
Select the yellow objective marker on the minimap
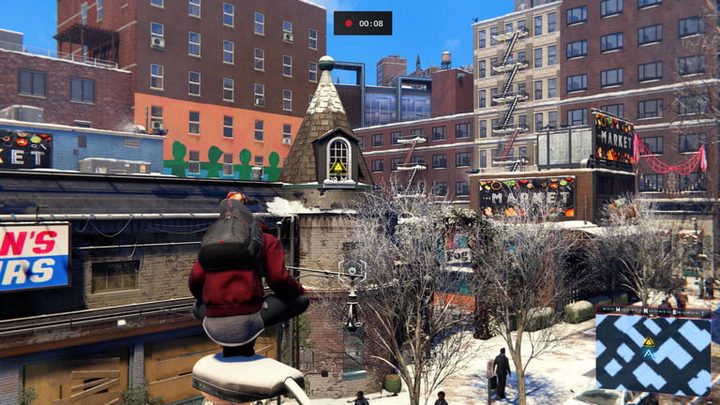[x=648, y=341]
